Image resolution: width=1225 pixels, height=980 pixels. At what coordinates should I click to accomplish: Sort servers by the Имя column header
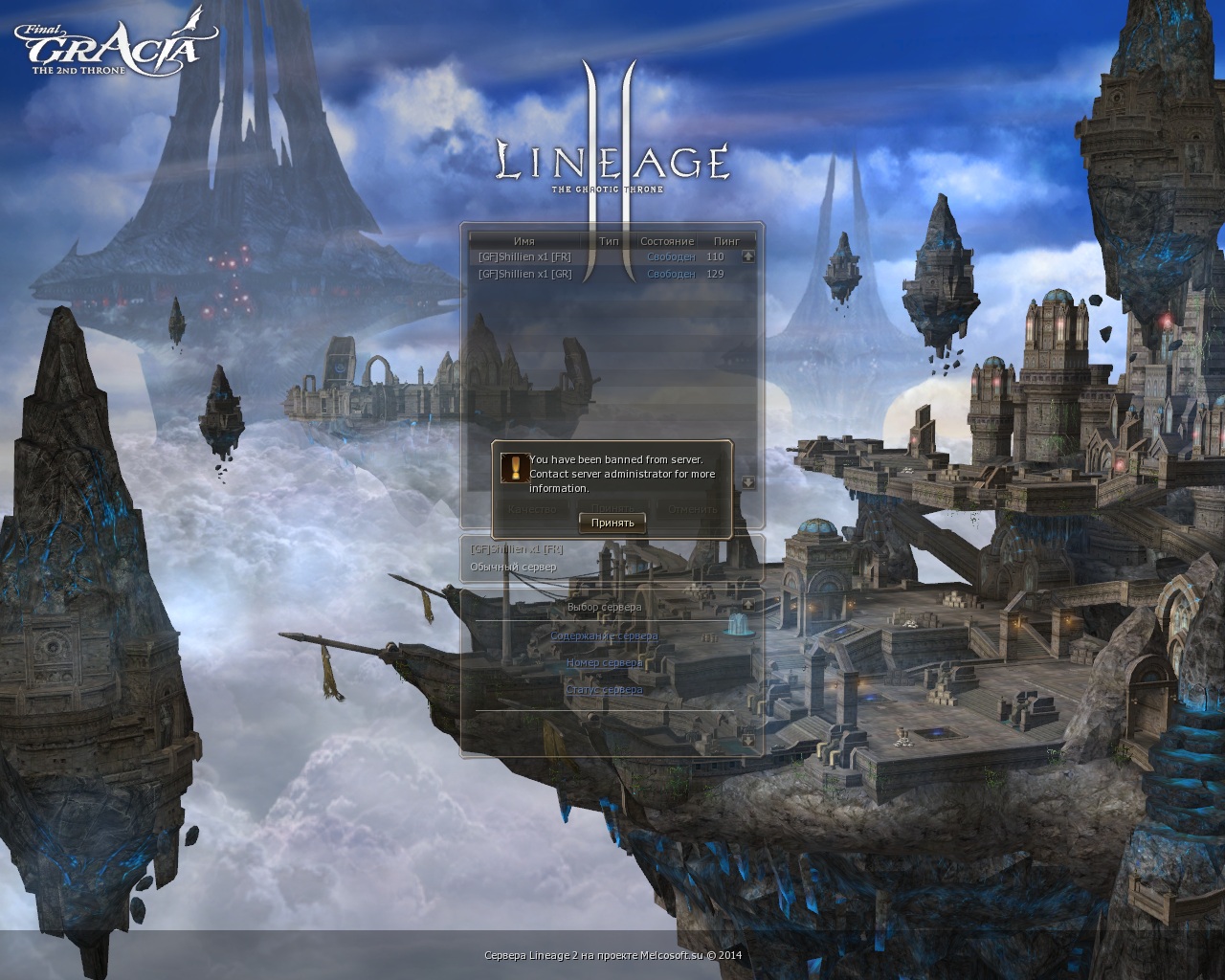tap(523, 241)
